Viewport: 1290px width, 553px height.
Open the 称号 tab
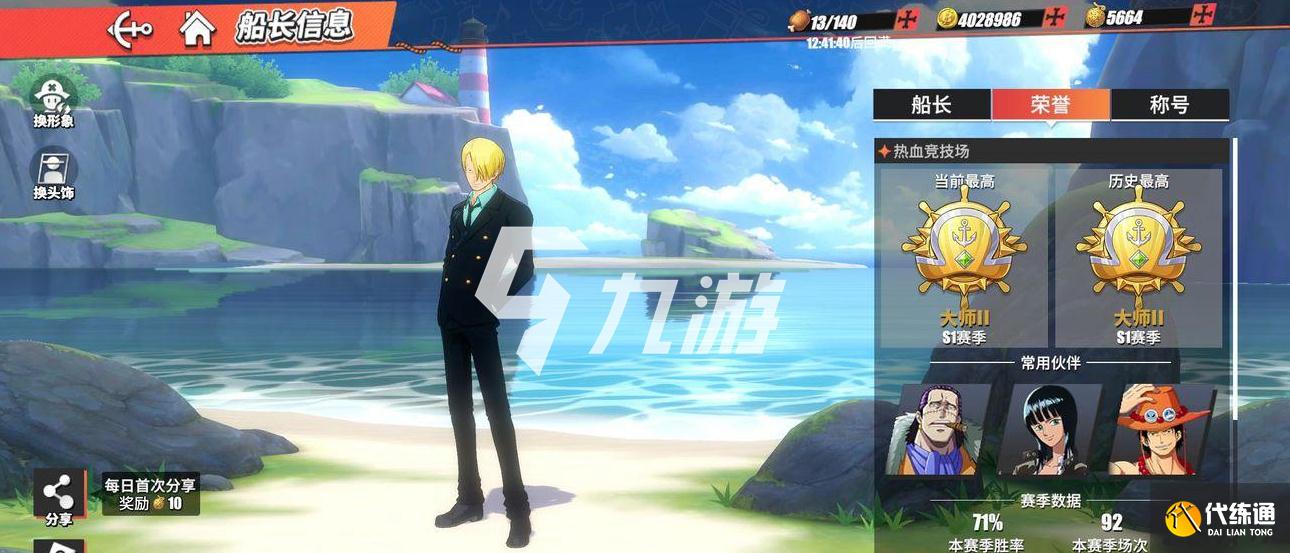[x=1169, y=105]
